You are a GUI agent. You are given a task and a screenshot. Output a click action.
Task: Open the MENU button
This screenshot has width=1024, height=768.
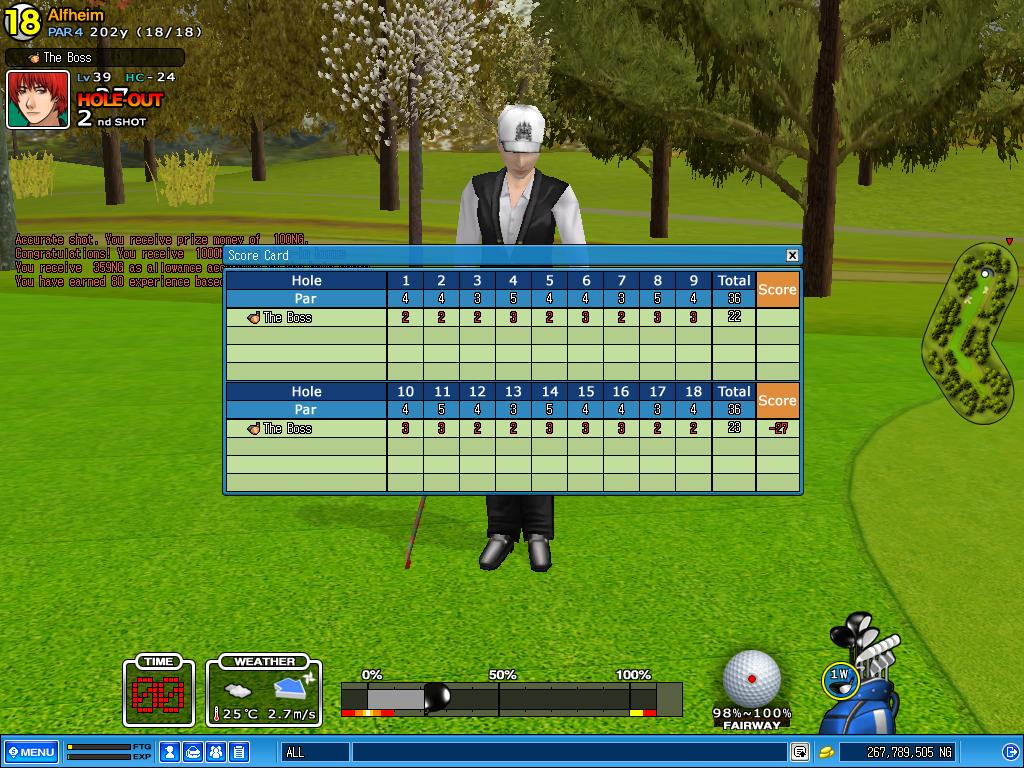pos(31,752)
